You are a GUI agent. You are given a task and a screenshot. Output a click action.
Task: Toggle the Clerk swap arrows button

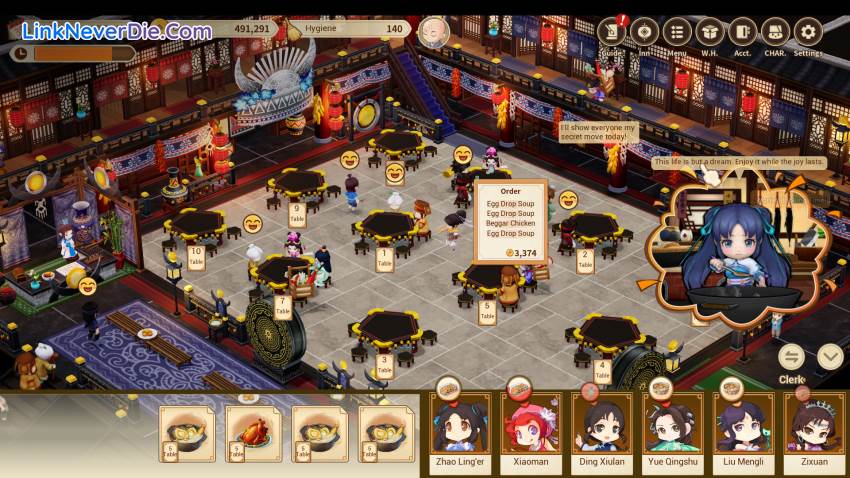pyautogui.click(x=792, y=356)
